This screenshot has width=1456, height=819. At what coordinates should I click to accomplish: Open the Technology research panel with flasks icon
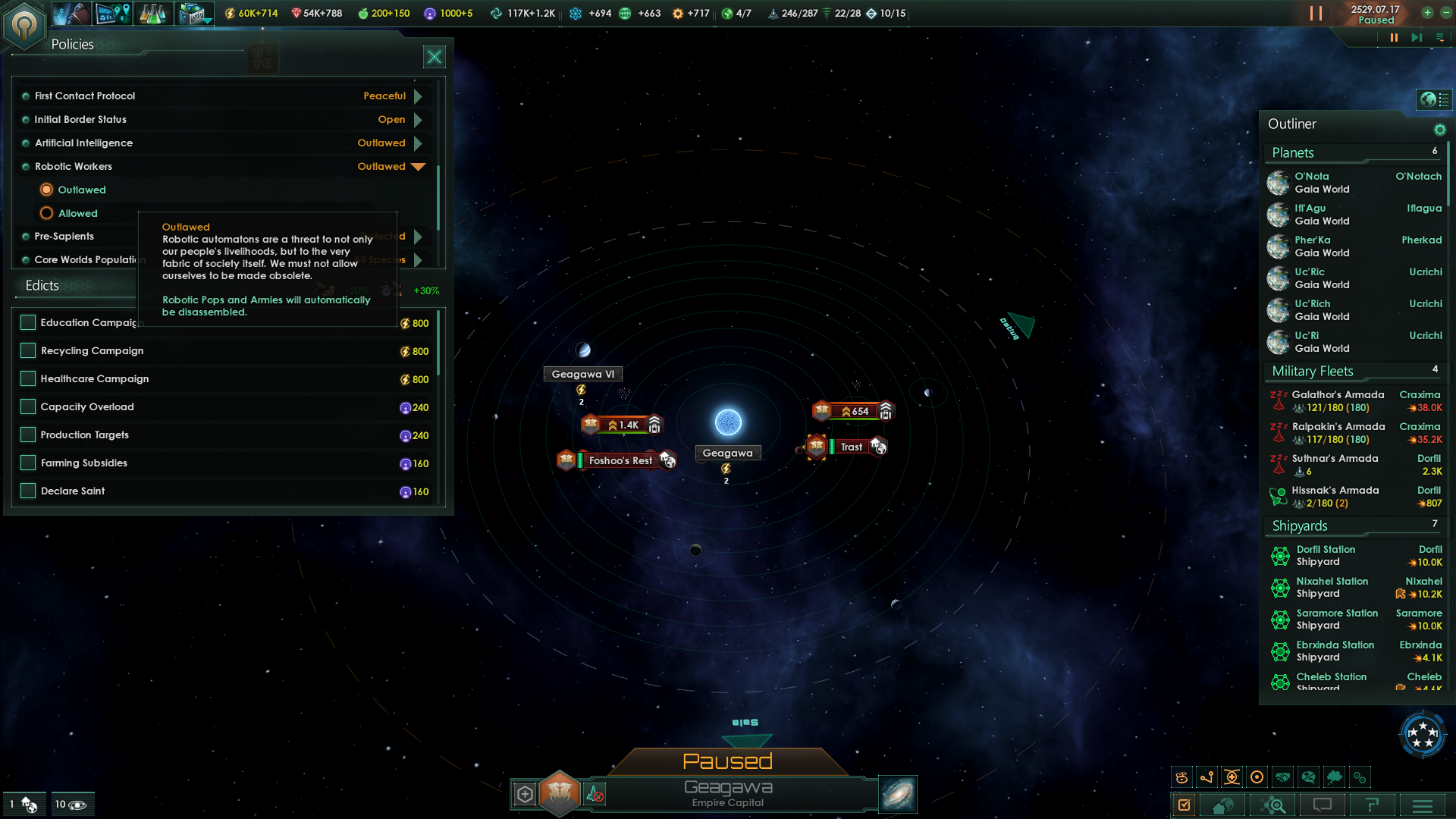(x=154, y=13)
